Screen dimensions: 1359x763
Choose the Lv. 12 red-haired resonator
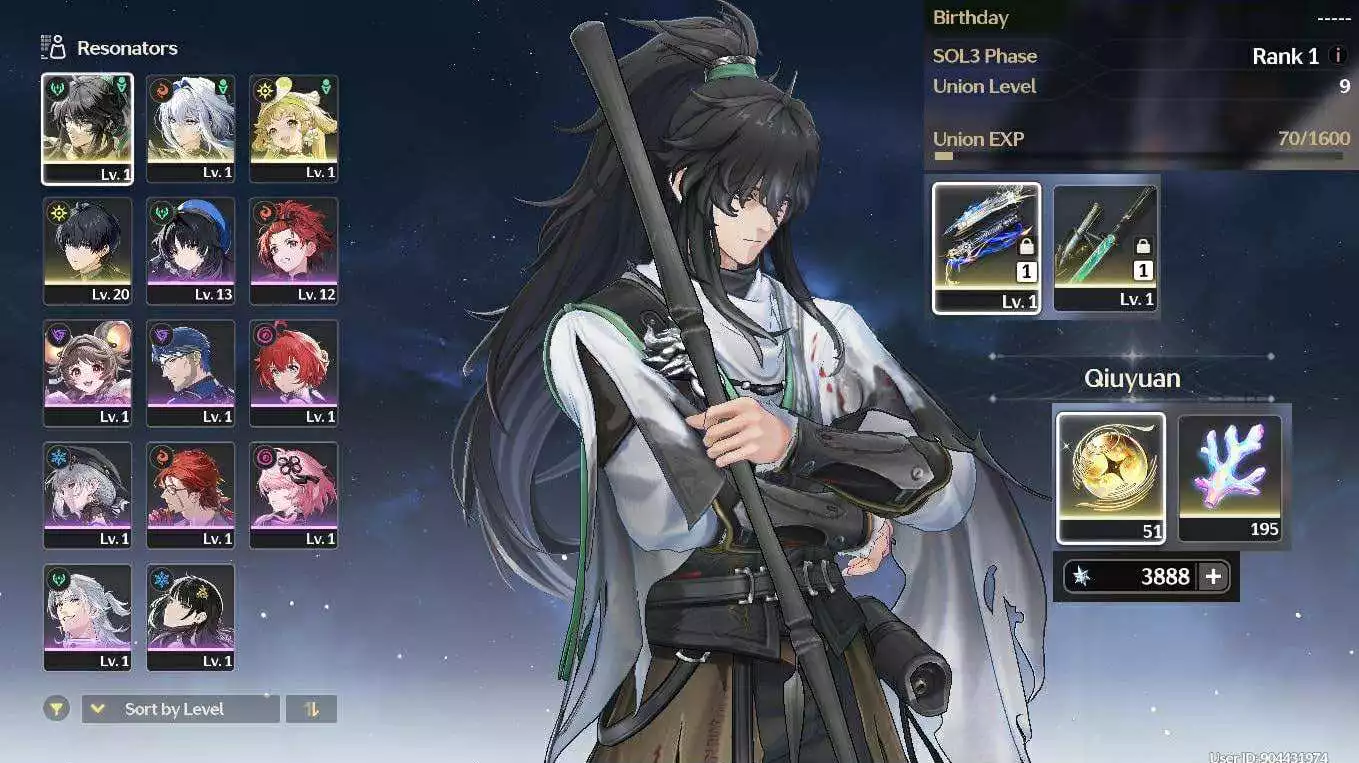pyautogui.click(x=293, y=250)
